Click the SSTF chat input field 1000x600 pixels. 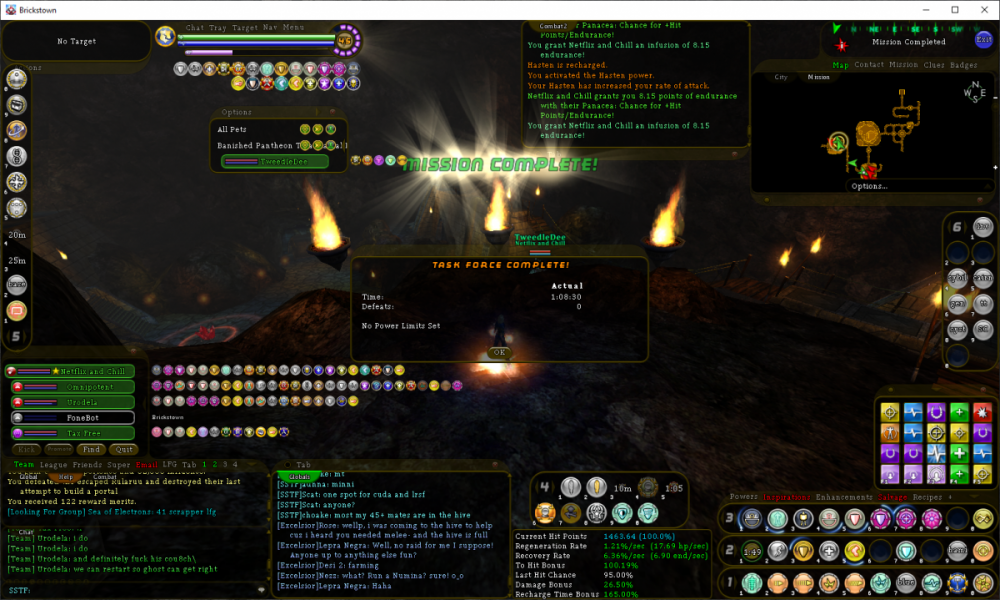(140, 591)
